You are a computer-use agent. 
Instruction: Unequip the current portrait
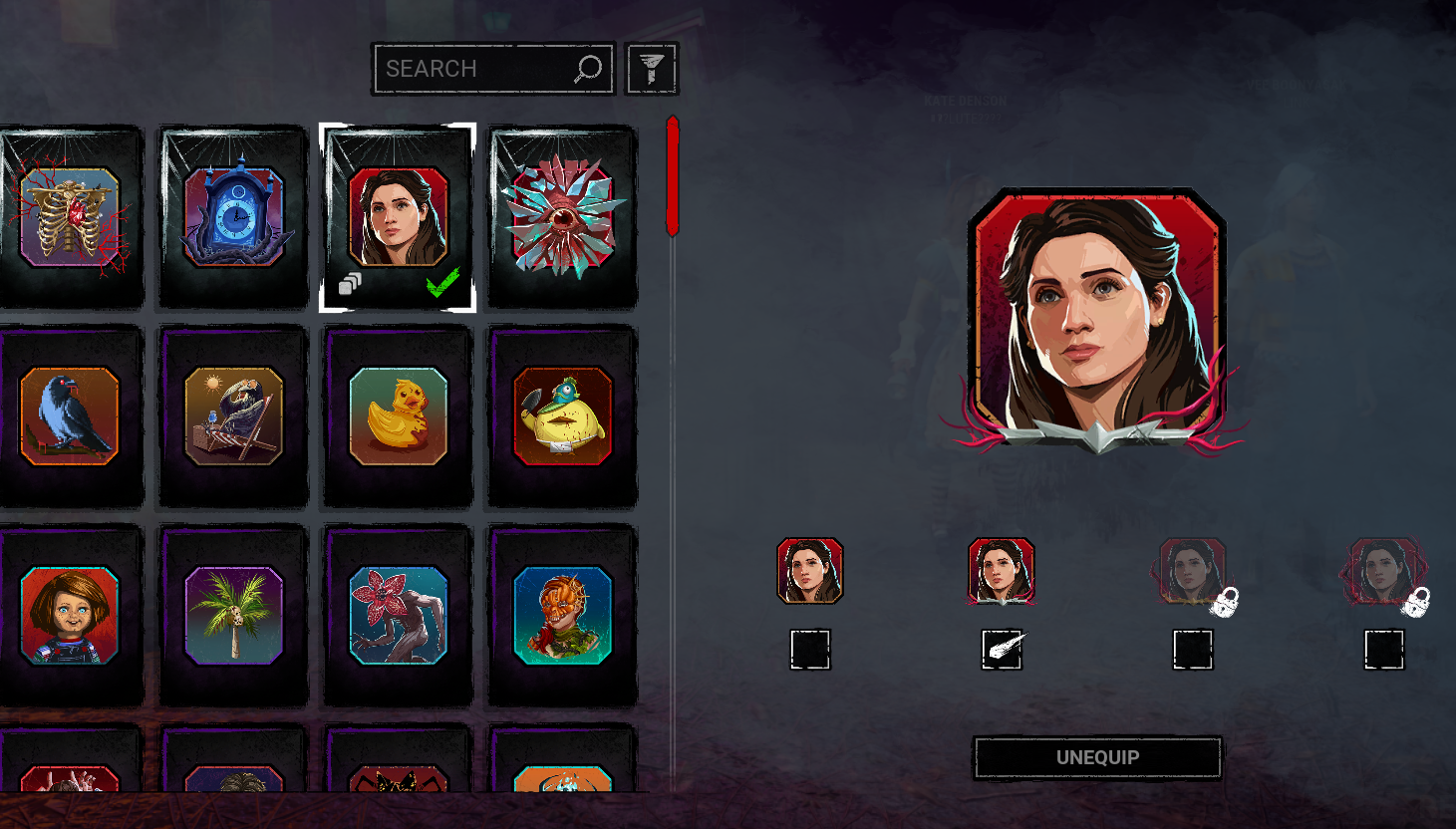click(1097, 758)
